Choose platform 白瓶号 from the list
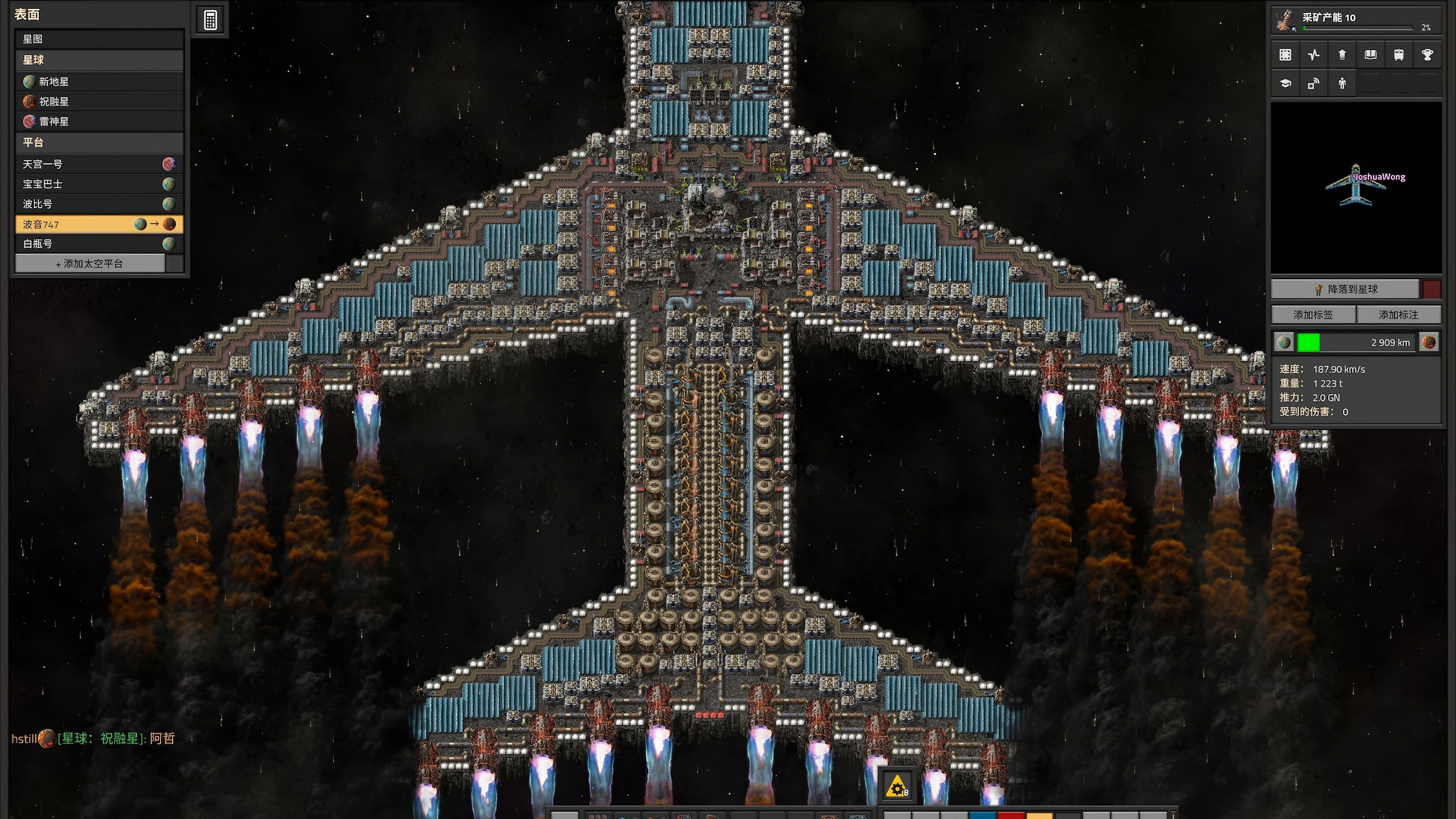1456x819 pixels. [x=91, y=244]
